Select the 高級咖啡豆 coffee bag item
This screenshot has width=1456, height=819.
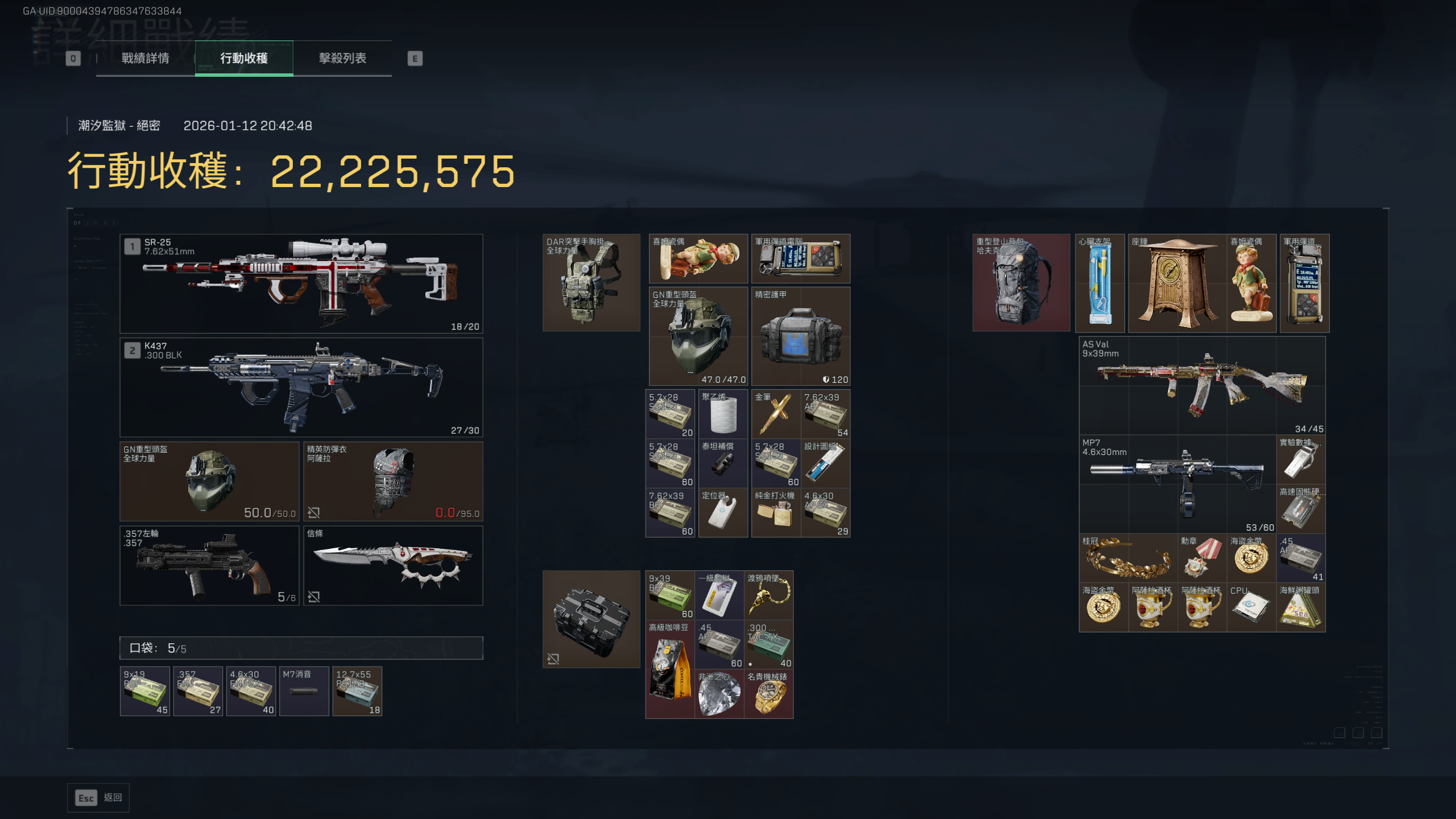pyautogui.click(x=670, y=669)
